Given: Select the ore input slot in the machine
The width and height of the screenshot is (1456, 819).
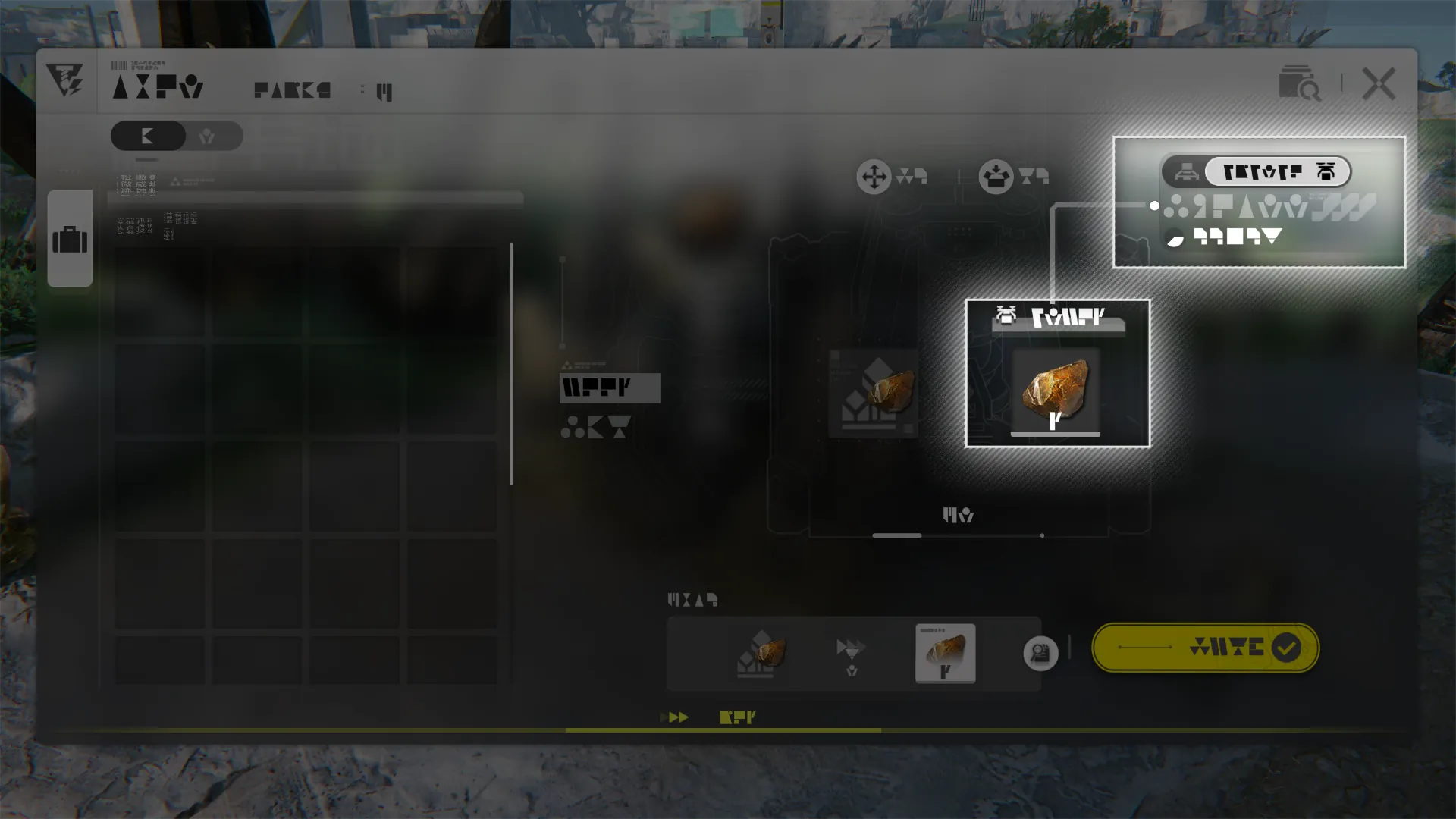Looking at the screenshot, I should click(874, 394).
